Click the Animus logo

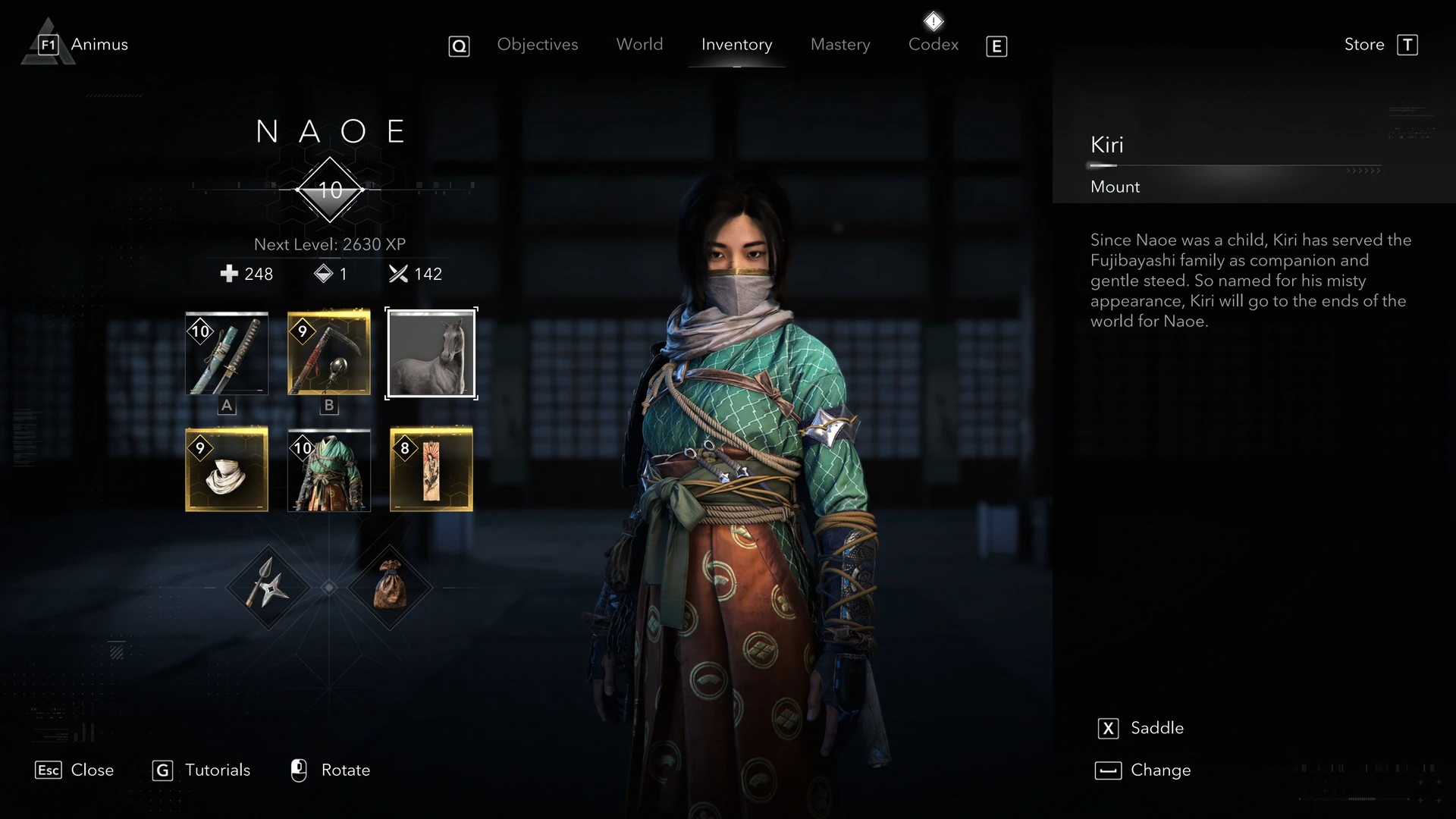click(47, 43)
